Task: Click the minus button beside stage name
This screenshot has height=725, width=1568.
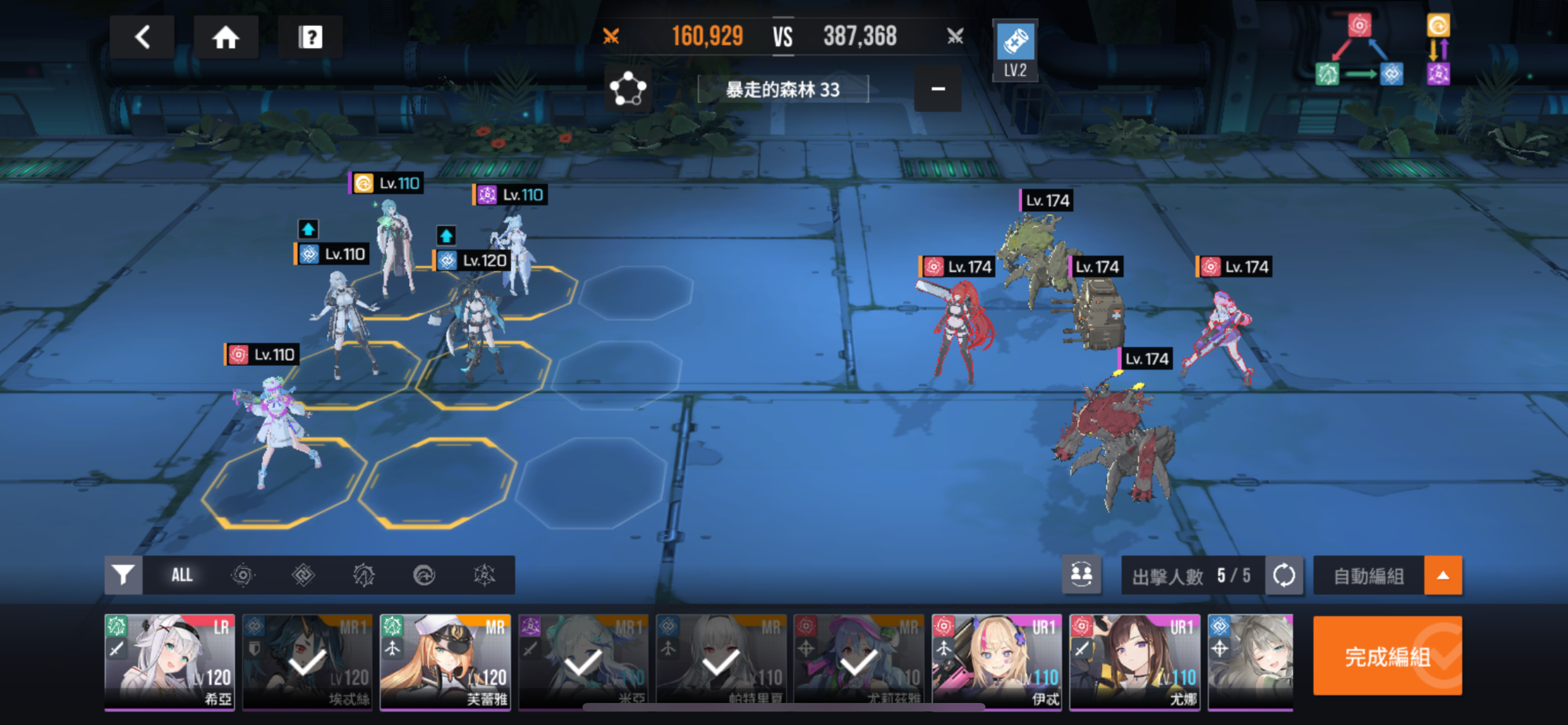Action: click(938, 89)
